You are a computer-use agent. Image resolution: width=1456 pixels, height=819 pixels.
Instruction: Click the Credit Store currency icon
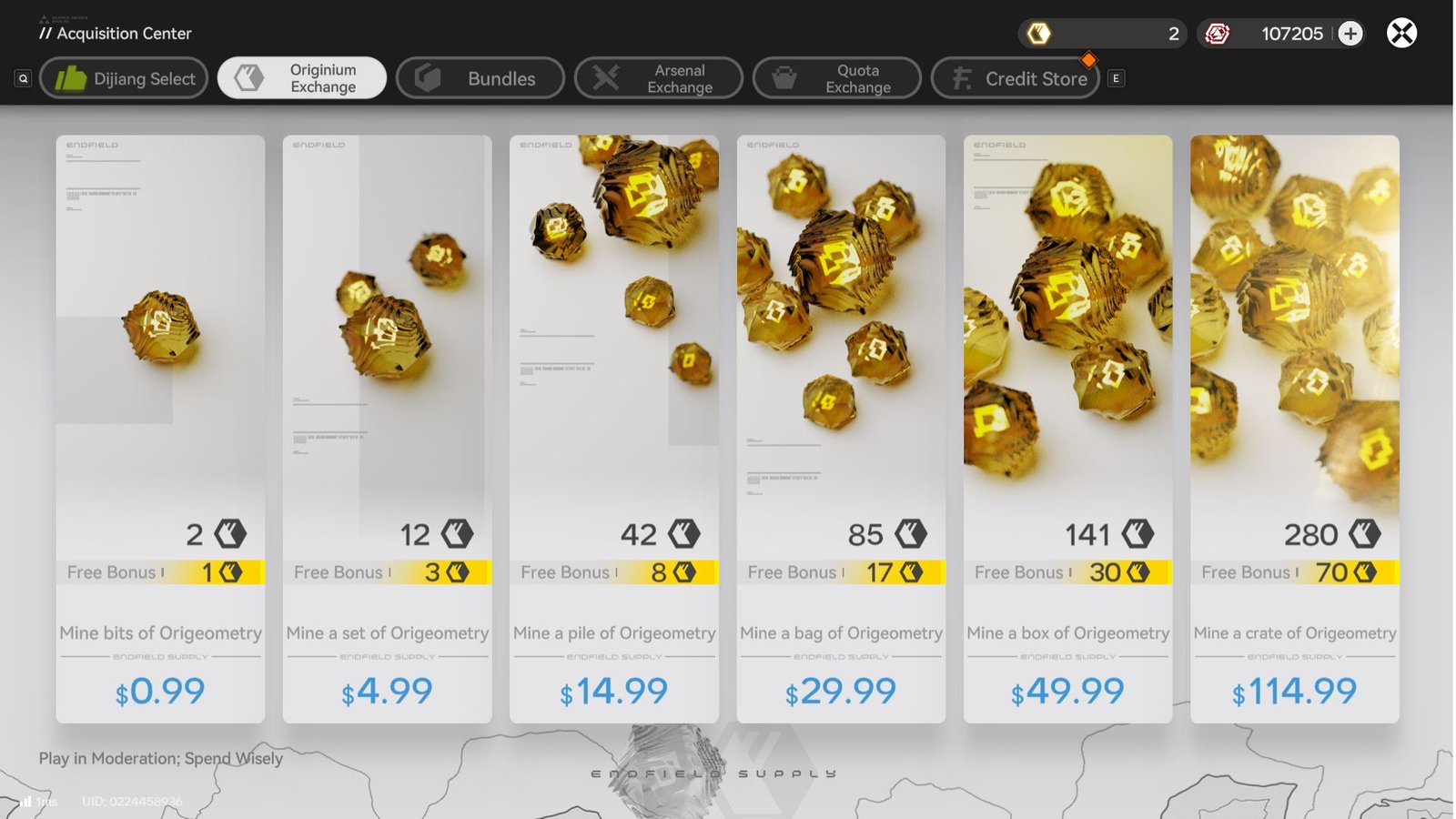961,78
